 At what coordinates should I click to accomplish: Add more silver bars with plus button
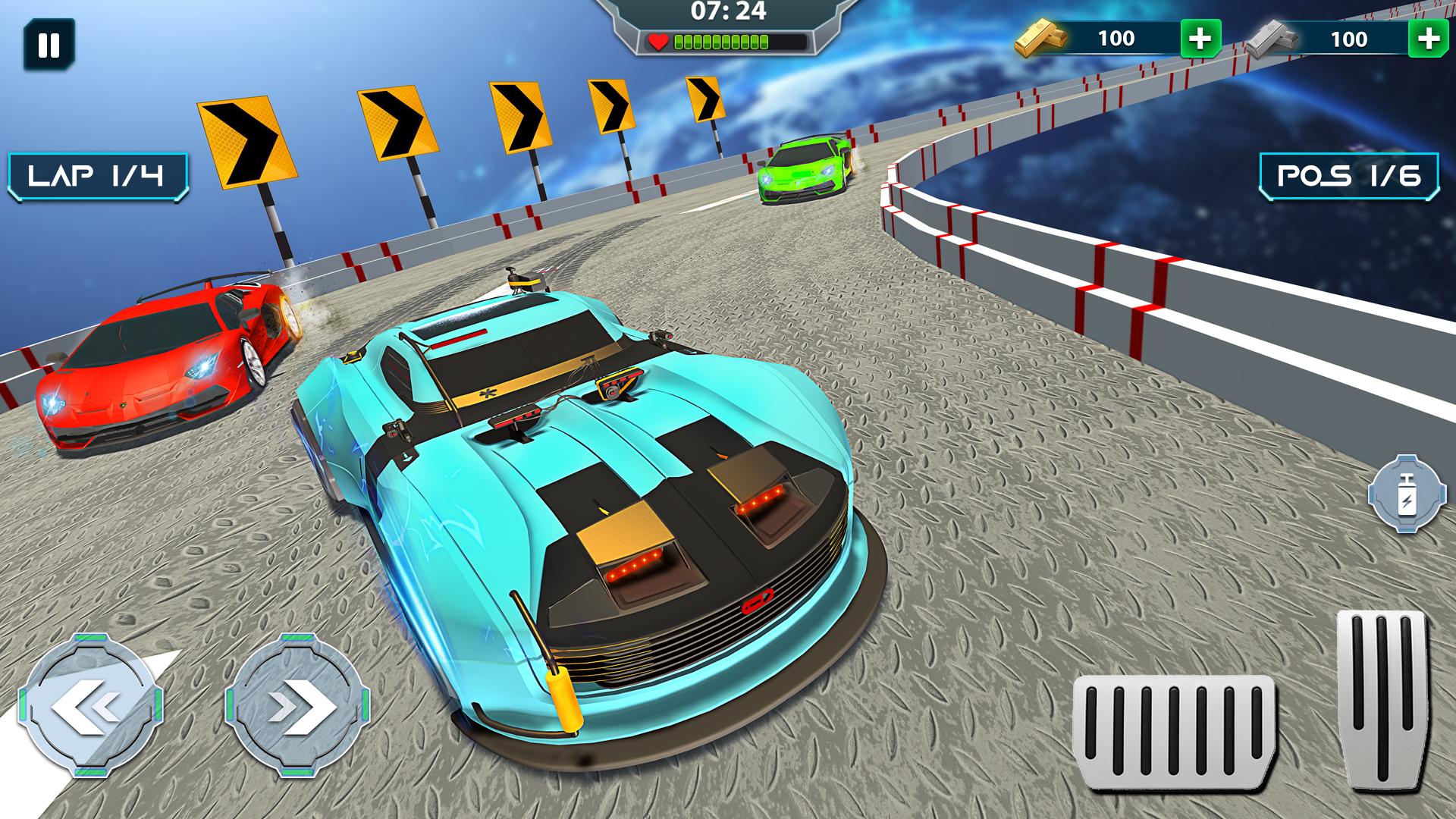[1429, 39]
